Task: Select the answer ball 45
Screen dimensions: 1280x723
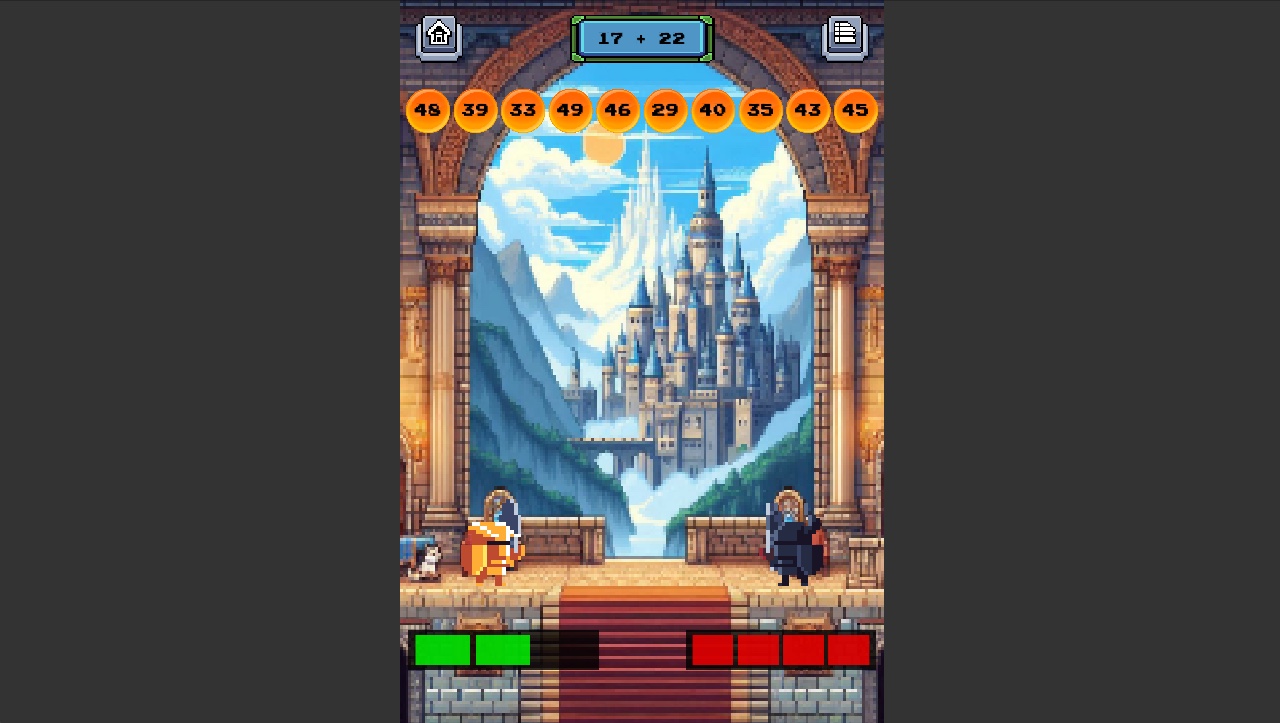Action: (855, 110)
